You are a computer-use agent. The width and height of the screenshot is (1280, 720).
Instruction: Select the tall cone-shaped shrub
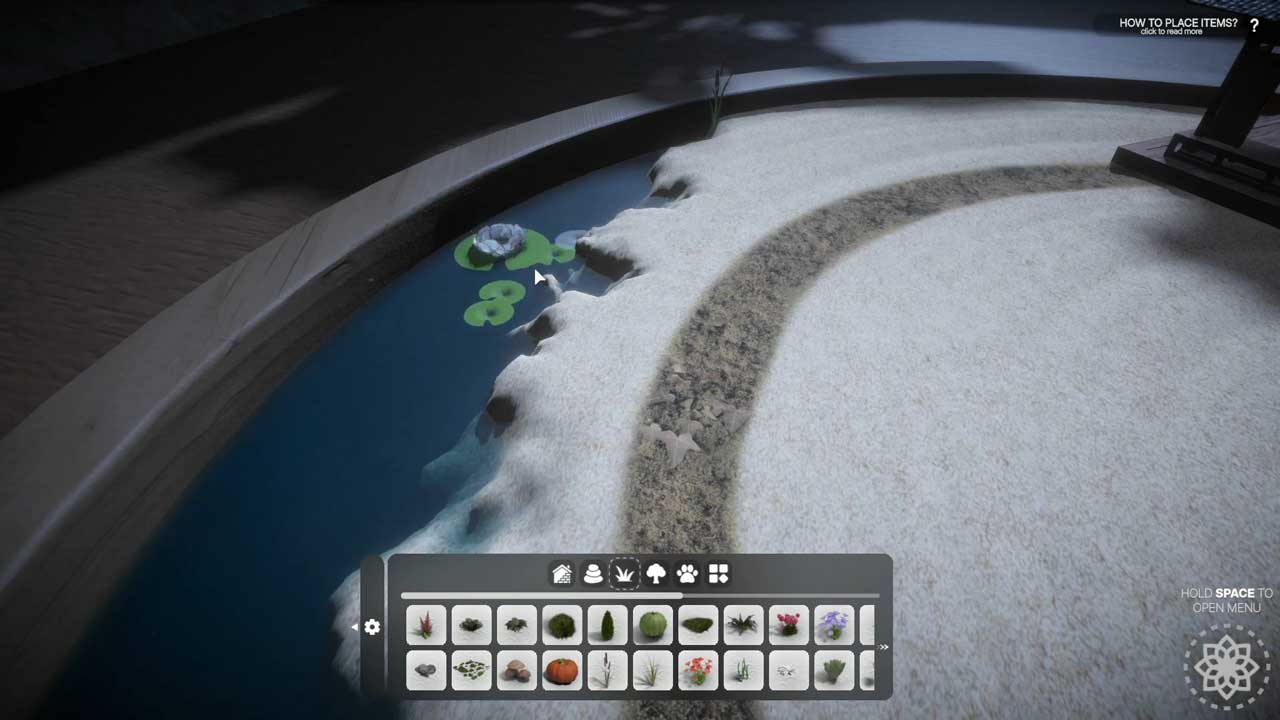[607, 625]
